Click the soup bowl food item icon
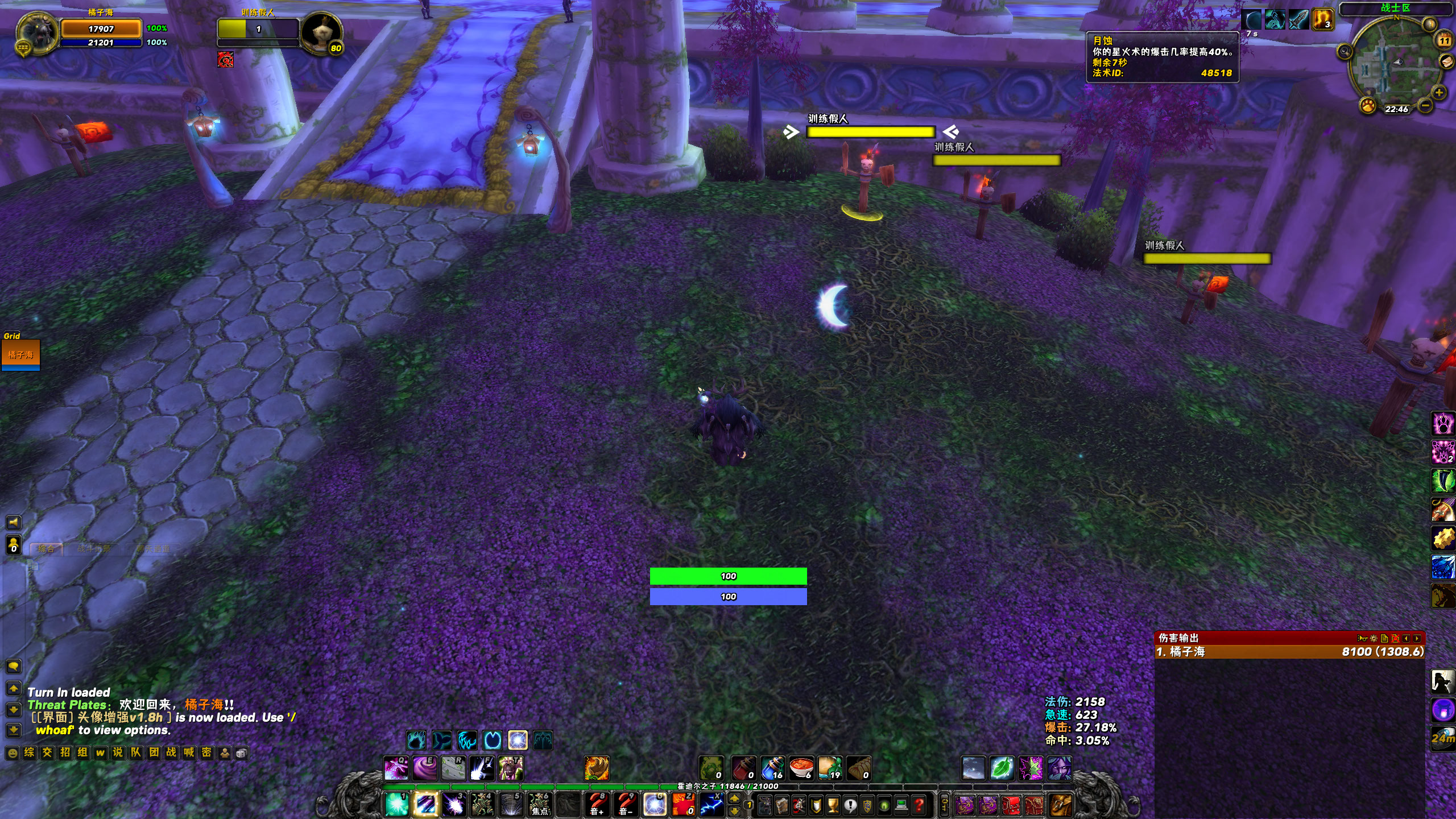The image size is (1456, 819). pyautogui.click(x=802, y=767)
